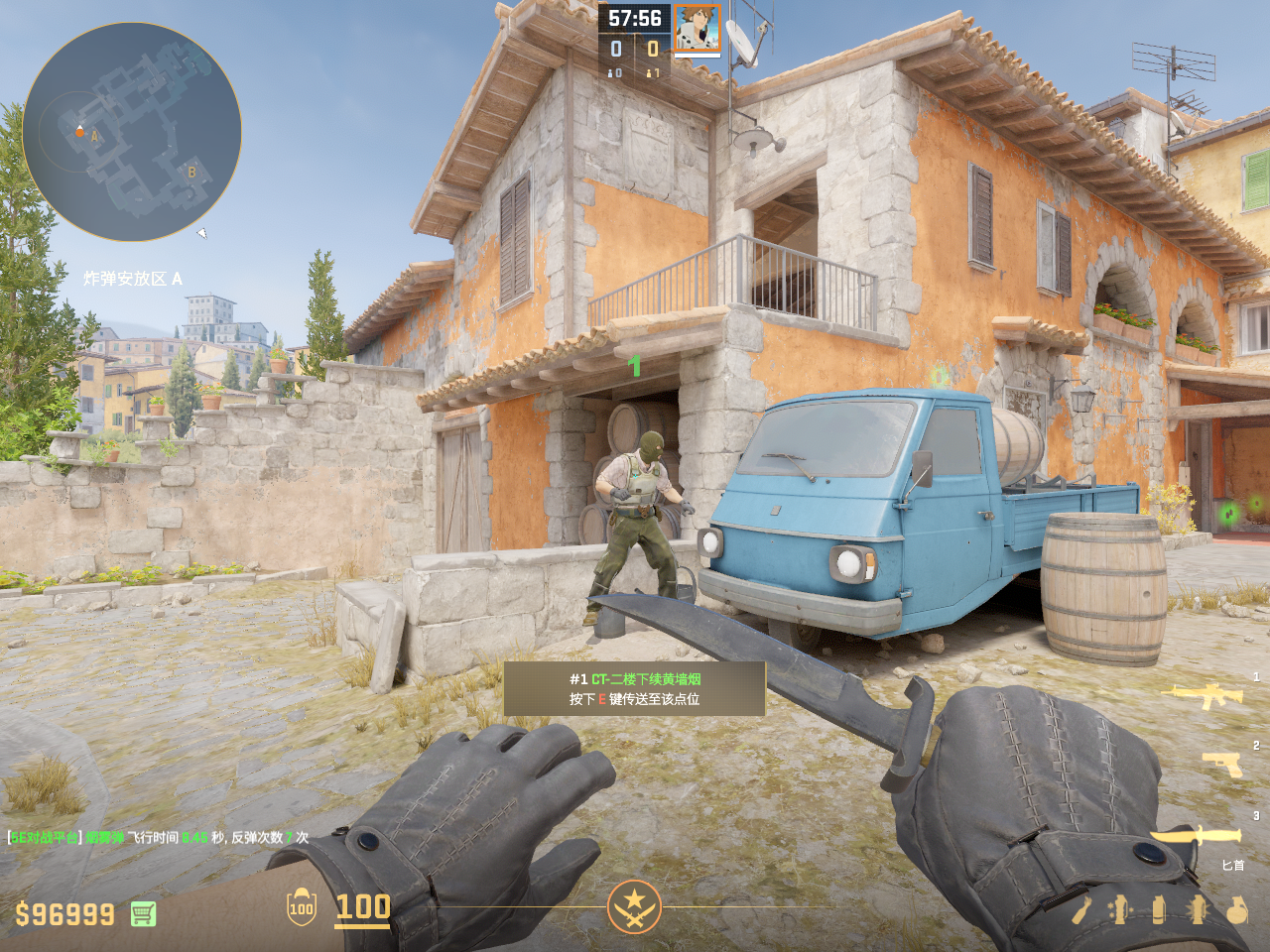Select the rifle in weapon slot 1
The width and height of the screenshot is (1270, 952).
[x=1207, y=695]
